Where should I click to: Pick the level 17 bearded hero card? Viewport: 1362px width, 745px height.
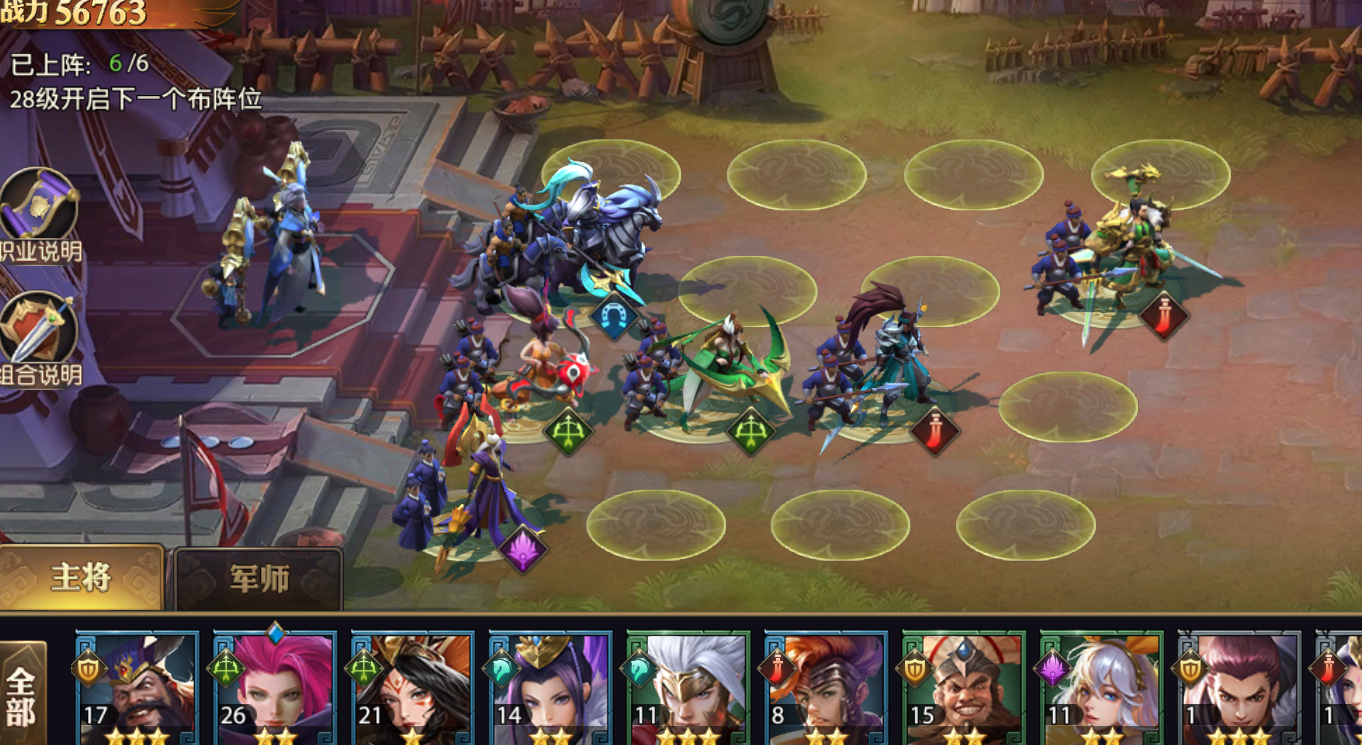pyautogui.click(x=137, y=689)
